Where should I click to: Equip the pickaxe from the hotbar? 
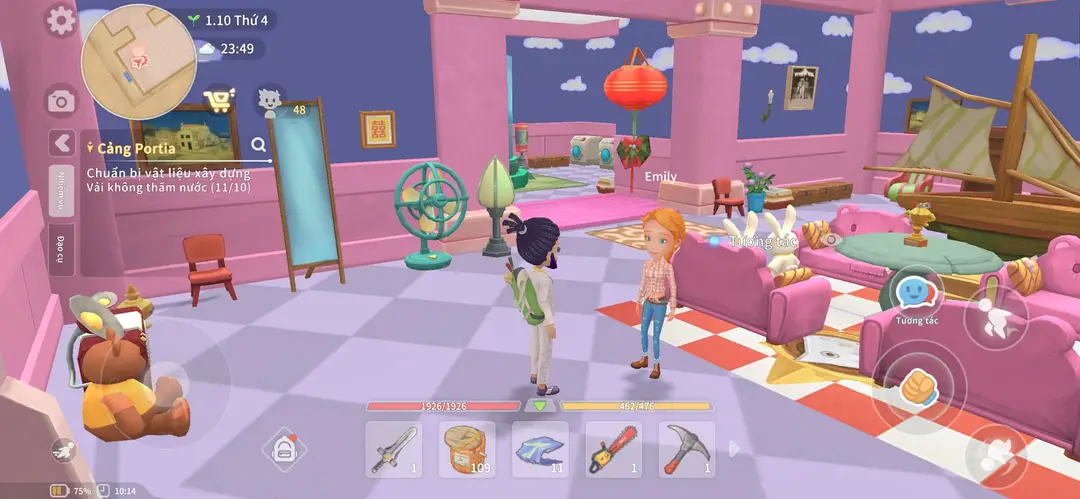coord(687,449)
